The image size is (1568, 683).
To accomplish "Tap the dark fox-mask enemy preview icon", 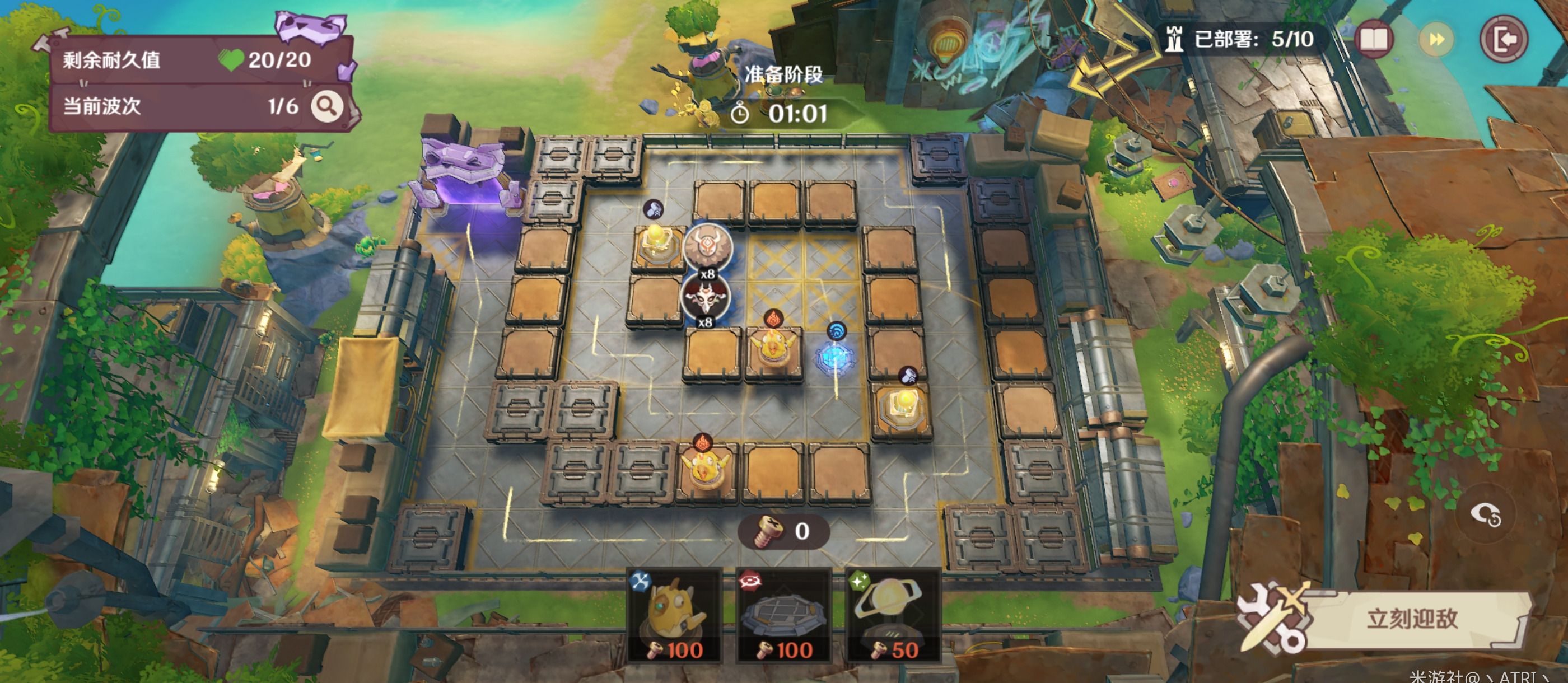I will click(706, 297).
